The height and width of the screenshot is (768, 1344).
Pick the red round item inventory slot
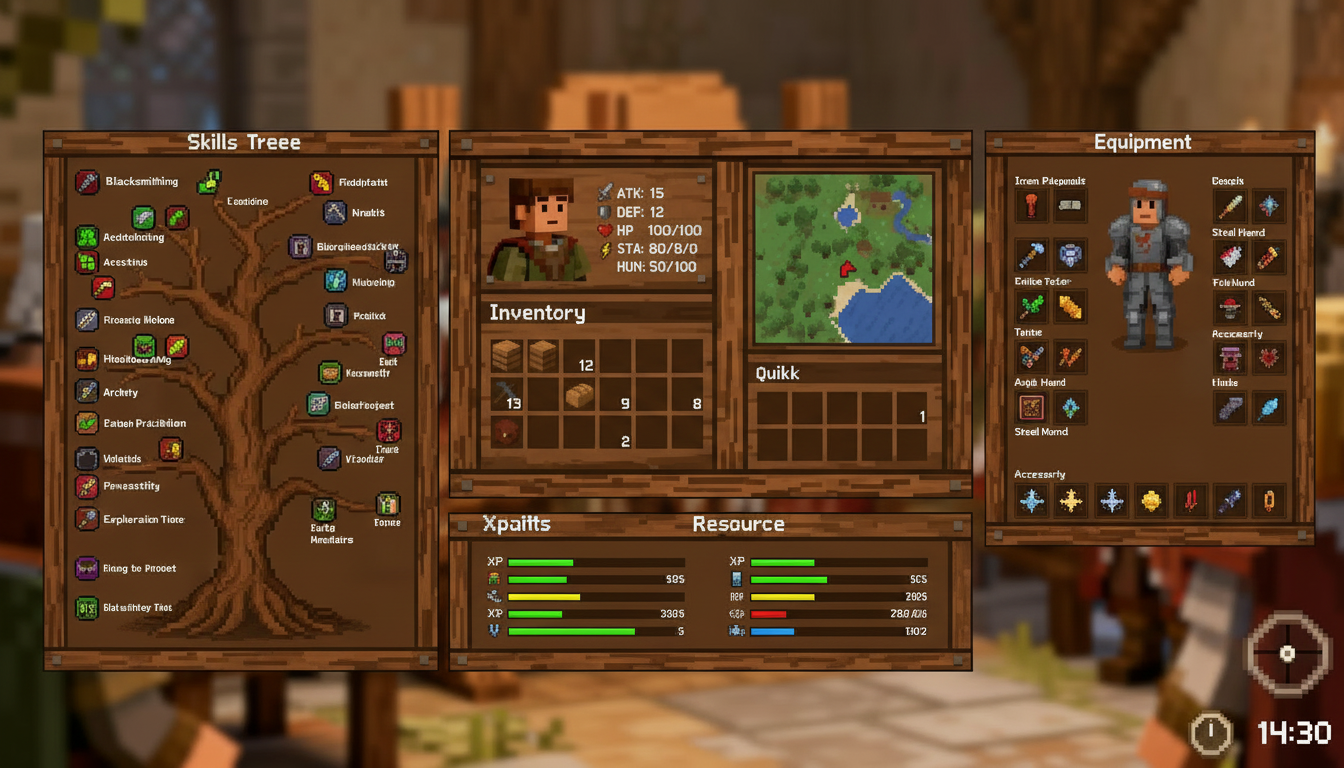(506, 432)
